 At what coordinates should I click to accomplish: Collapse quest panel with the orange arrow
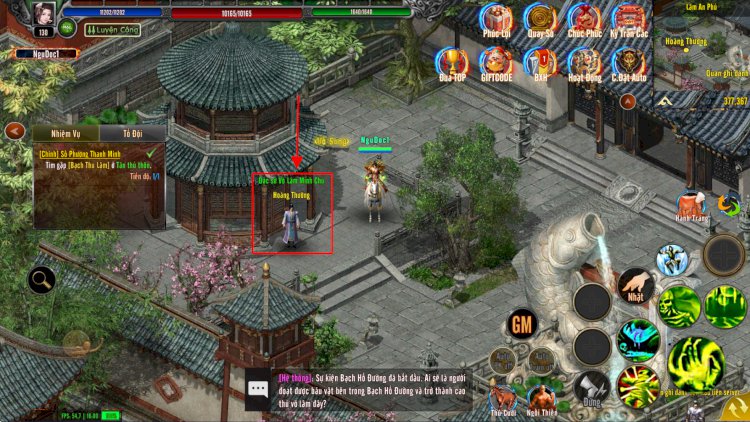click(14, 131)
